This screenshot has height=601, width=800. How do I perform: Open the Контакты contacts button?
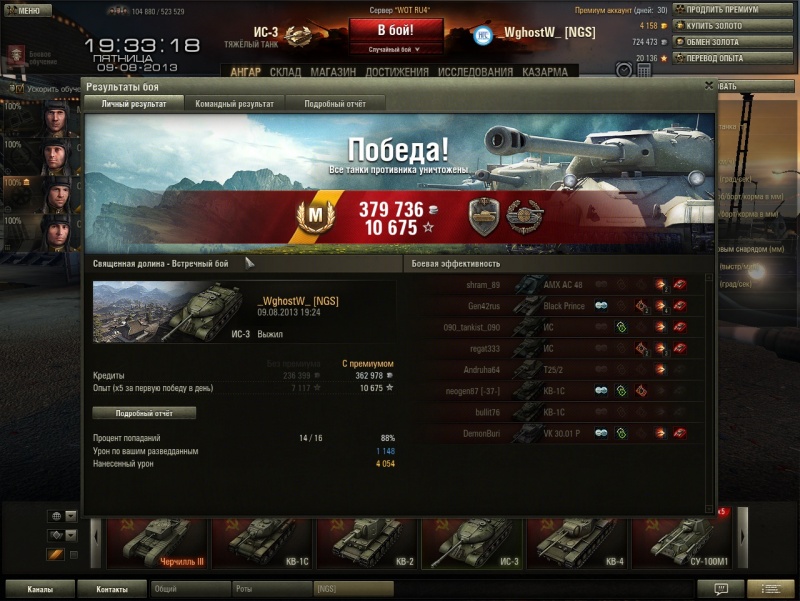point(111,589)
